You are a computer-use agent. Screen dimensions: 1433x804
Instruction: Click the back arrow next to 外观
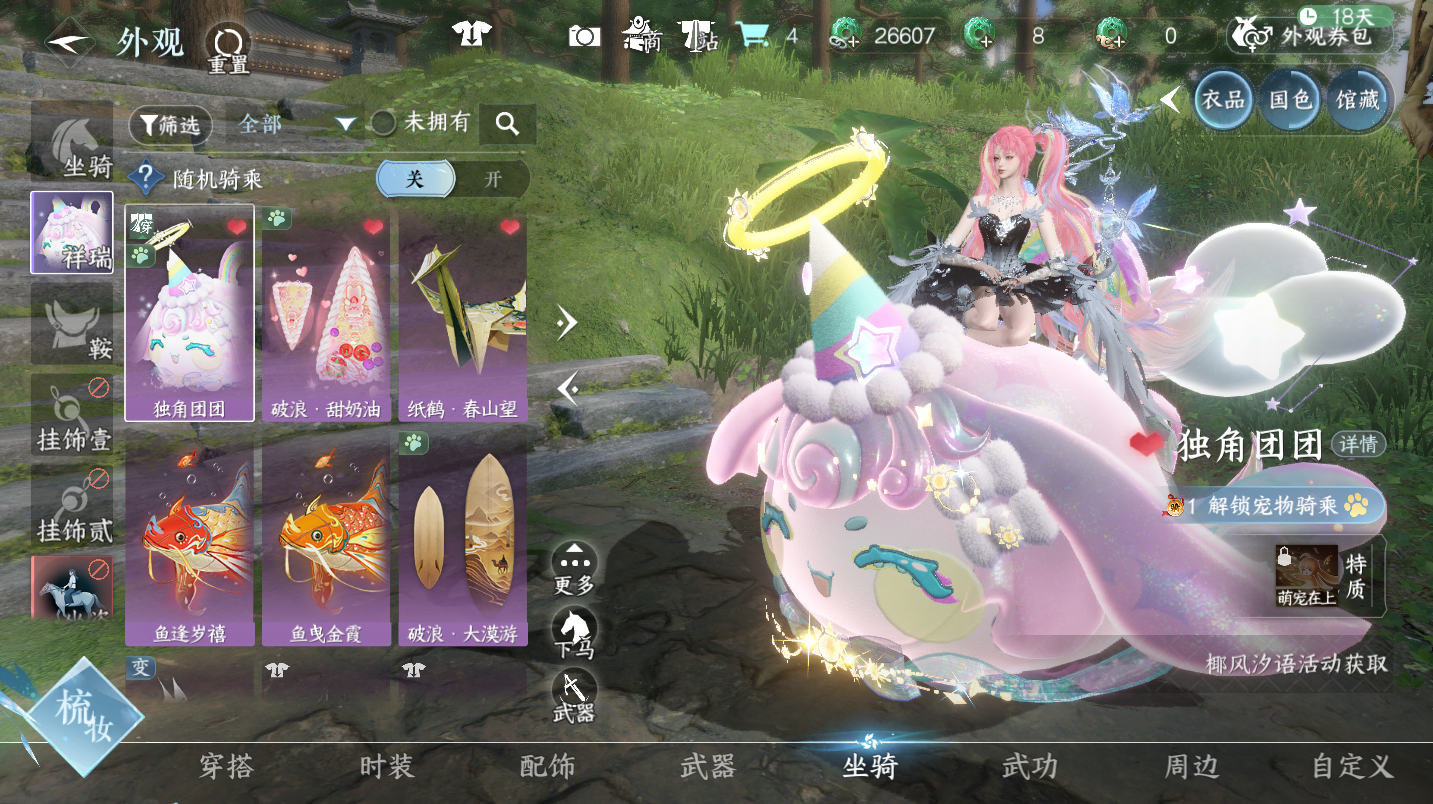pyautogui.click(x=70, y=43)
